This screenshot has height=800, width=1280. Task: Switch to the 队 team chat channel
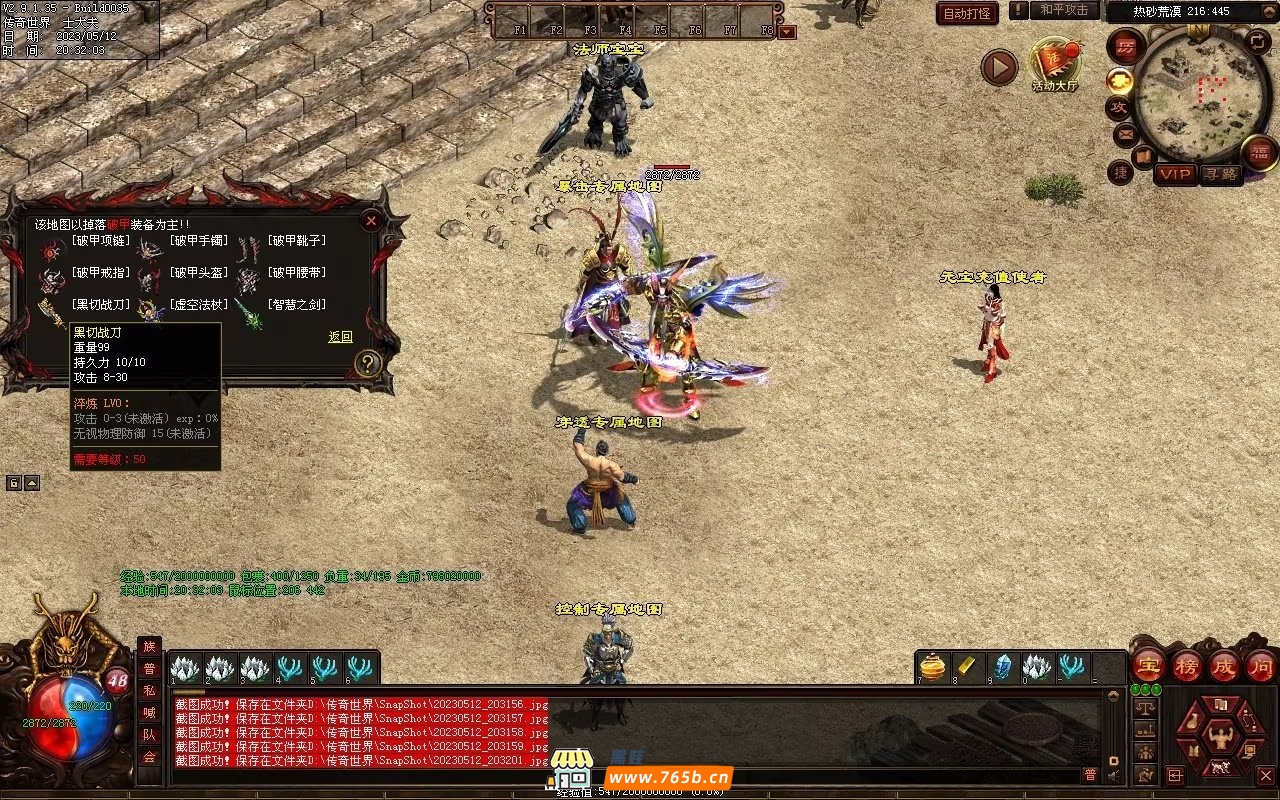(149, 735)
